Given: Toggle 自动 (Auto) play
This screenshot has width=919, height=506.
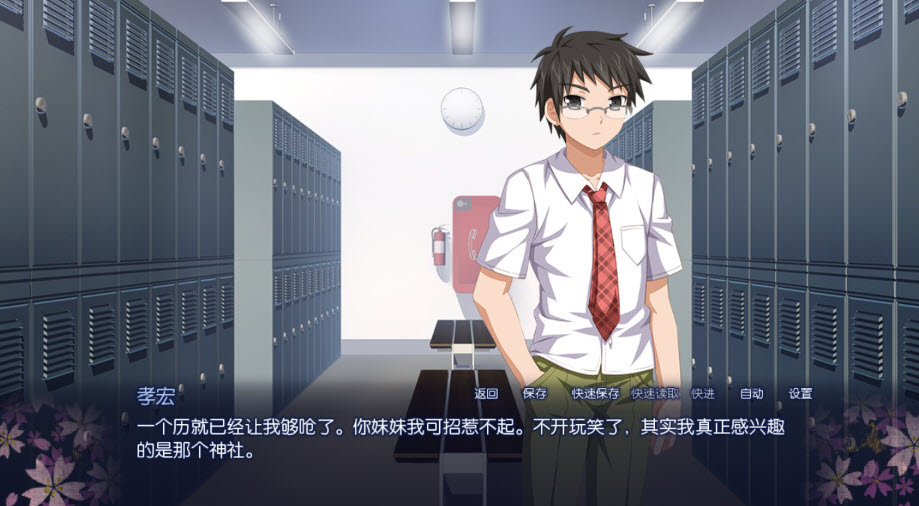Looking at the screenshot, I should (751, 394).
